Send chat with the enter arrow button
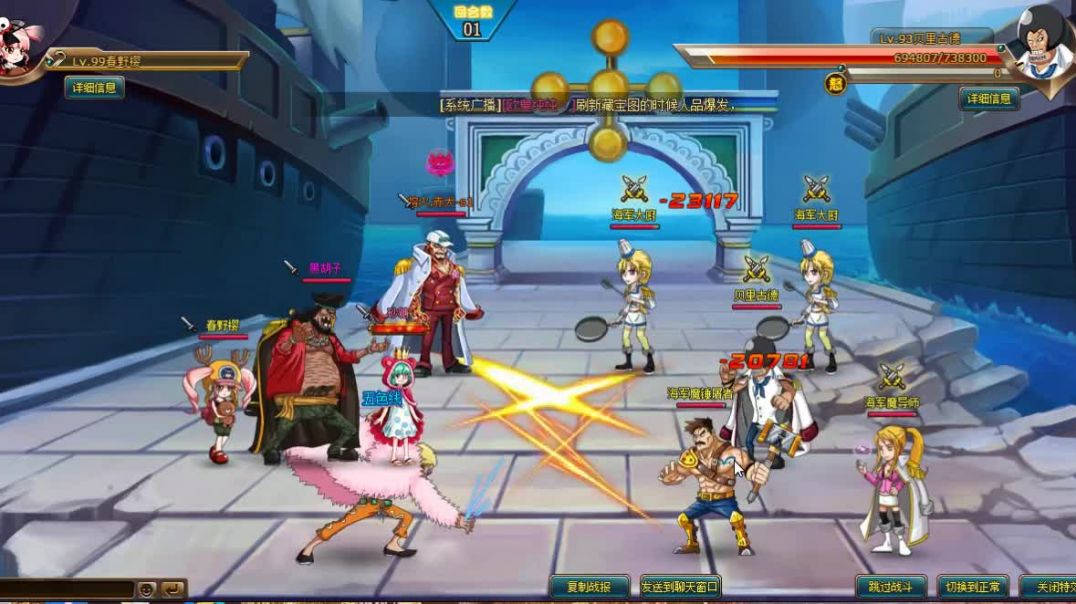Screen dimensions: 1076x604 [173, 589]
